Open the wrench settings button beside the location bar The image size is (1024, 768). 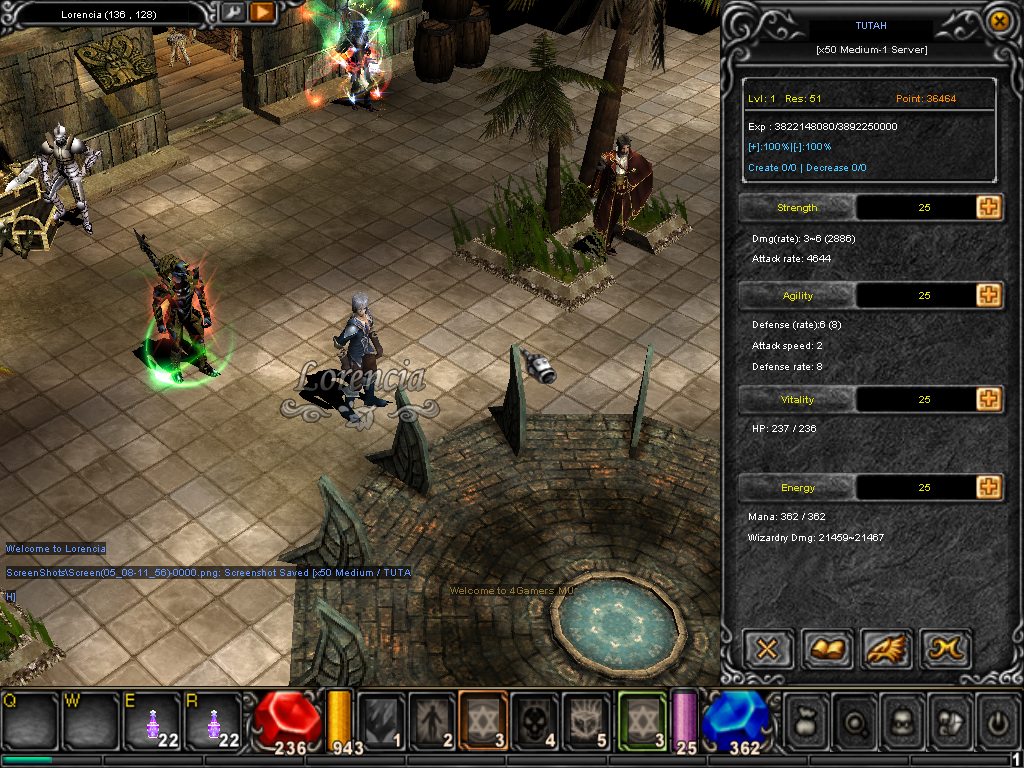pyautogui.click(x=233, y=13)
